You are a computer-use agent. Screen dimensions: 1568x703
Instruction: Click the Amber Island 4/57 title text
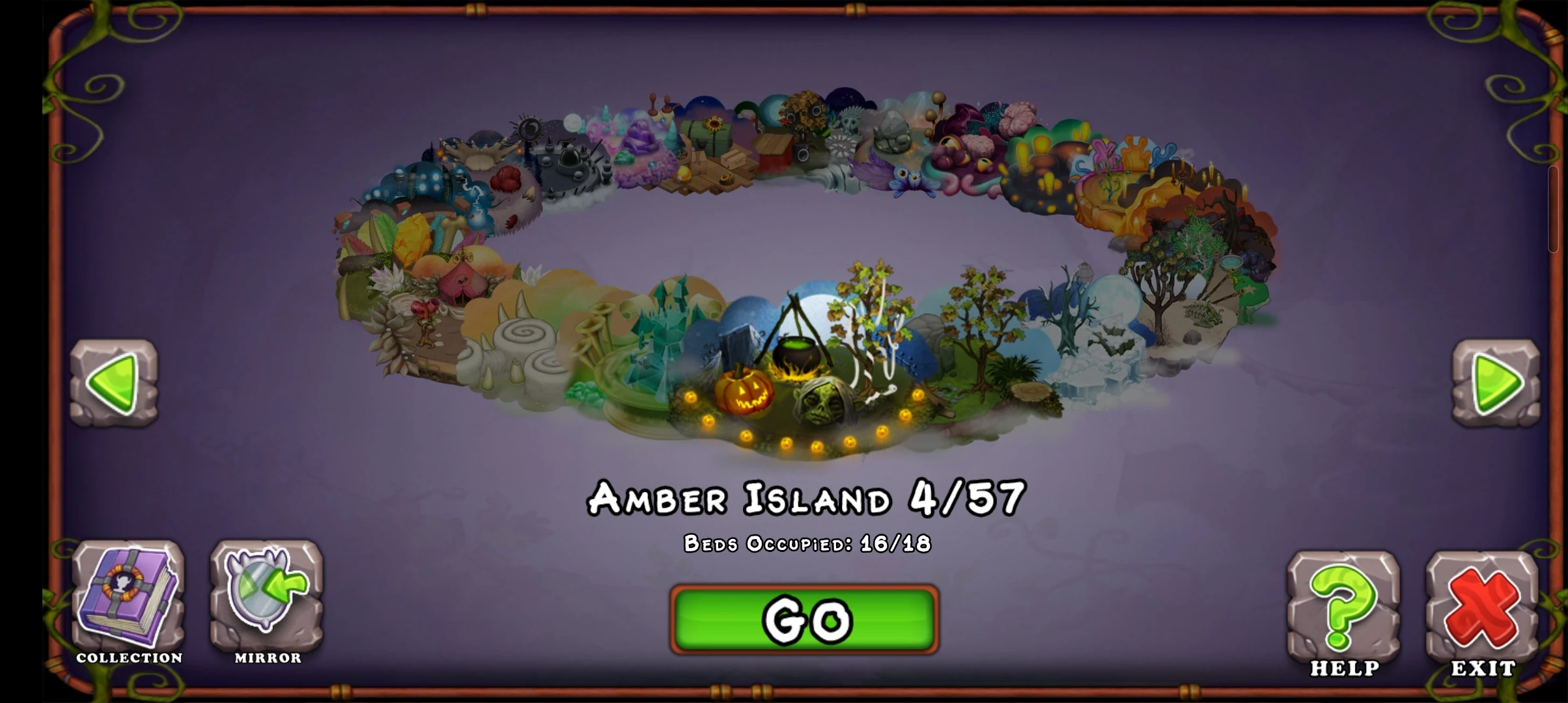[804, 498]
